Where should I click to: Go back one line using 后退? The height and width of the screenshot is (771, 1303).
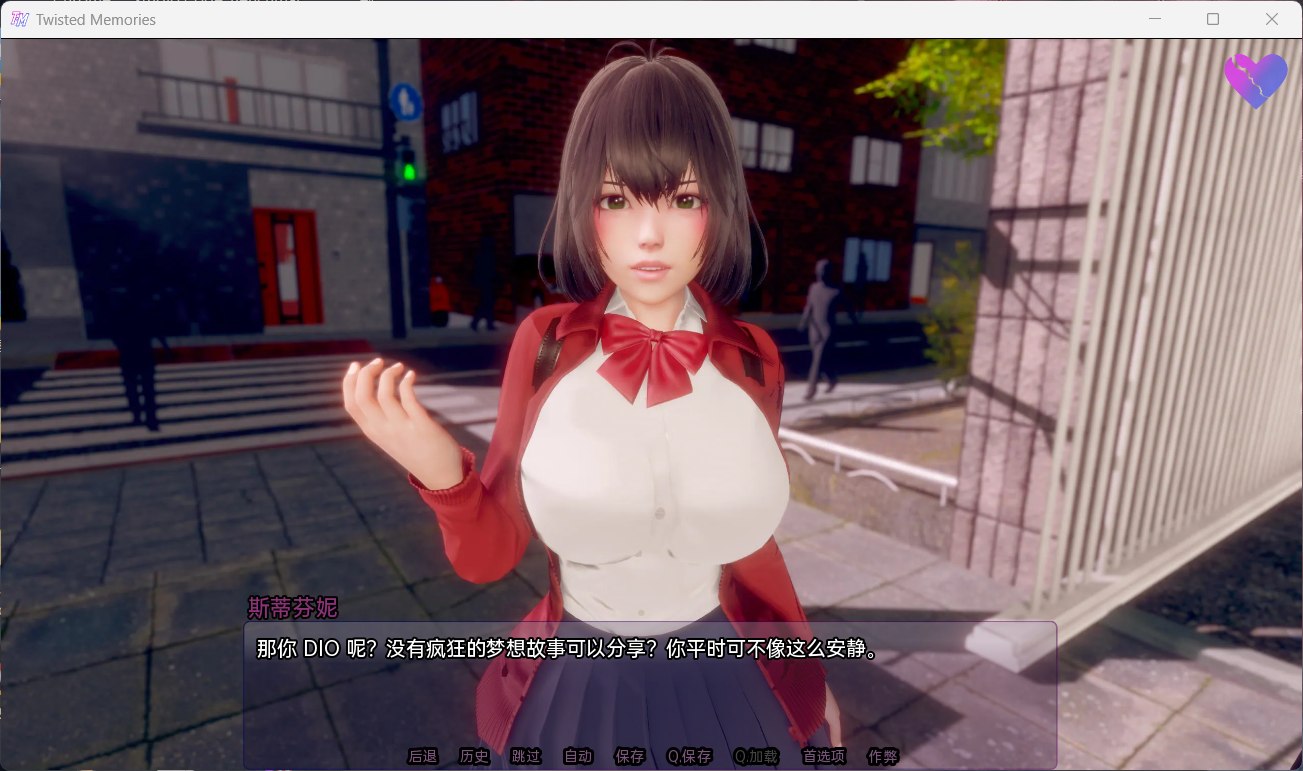(x=422, y=757)
